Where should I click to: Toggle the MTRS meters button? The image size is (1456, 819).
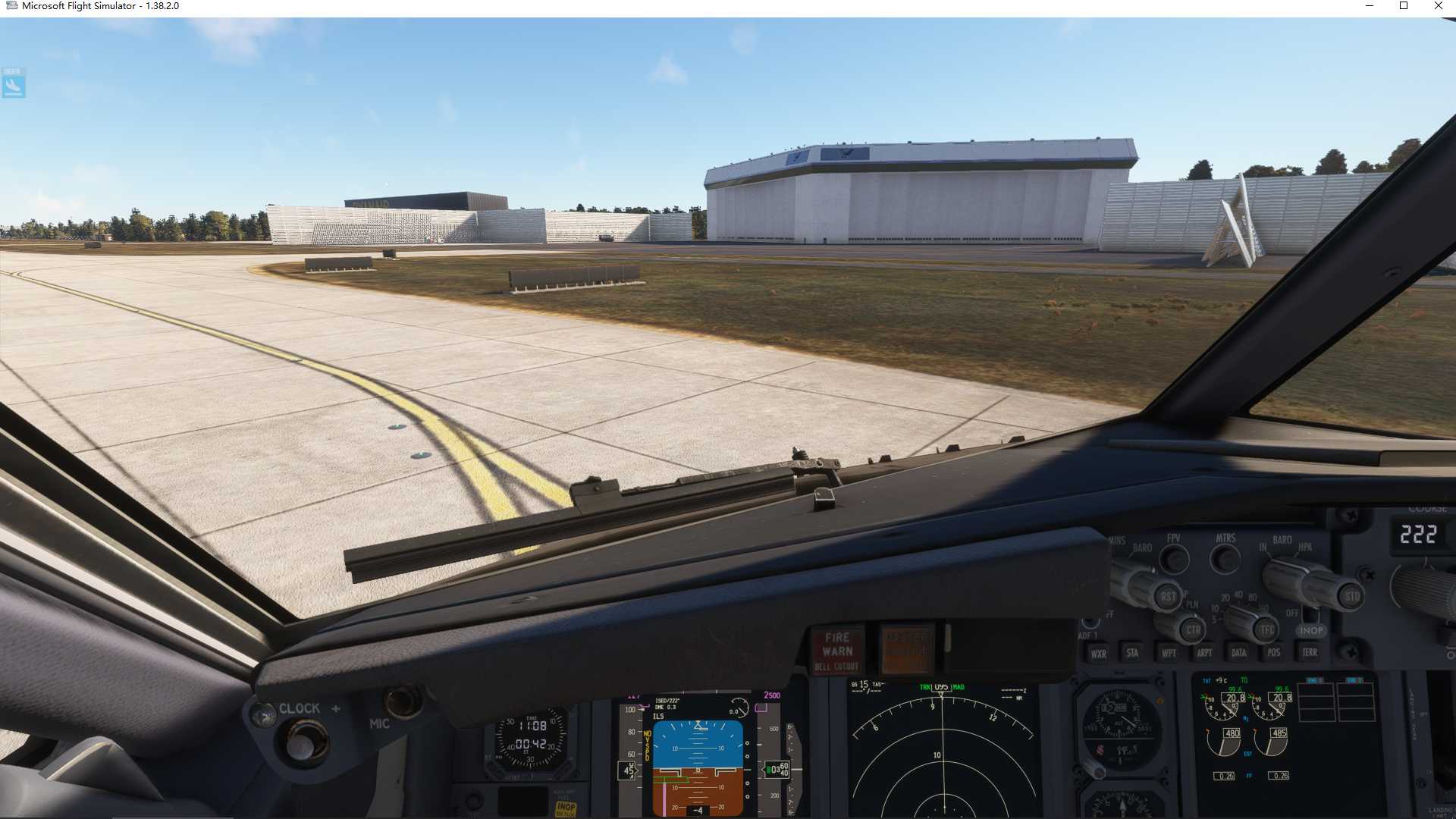[1225, 560]
